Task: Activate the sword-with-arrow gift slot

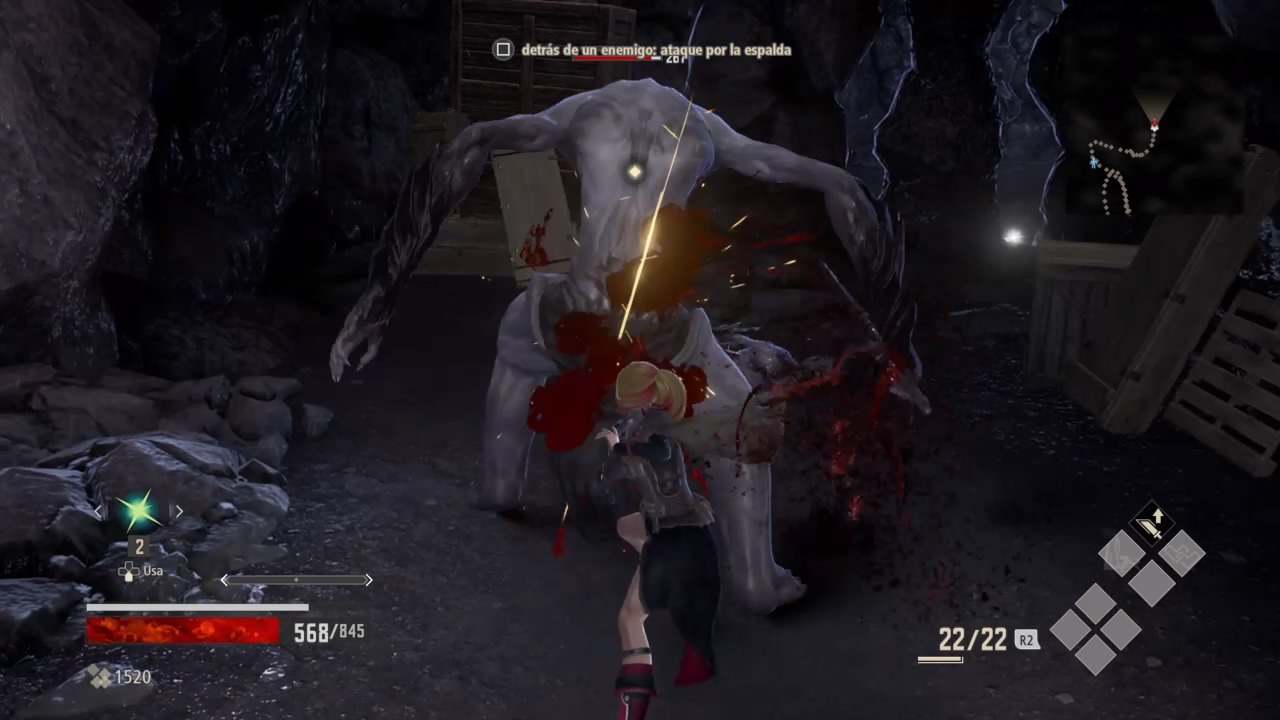Action: coord(1152,523)
